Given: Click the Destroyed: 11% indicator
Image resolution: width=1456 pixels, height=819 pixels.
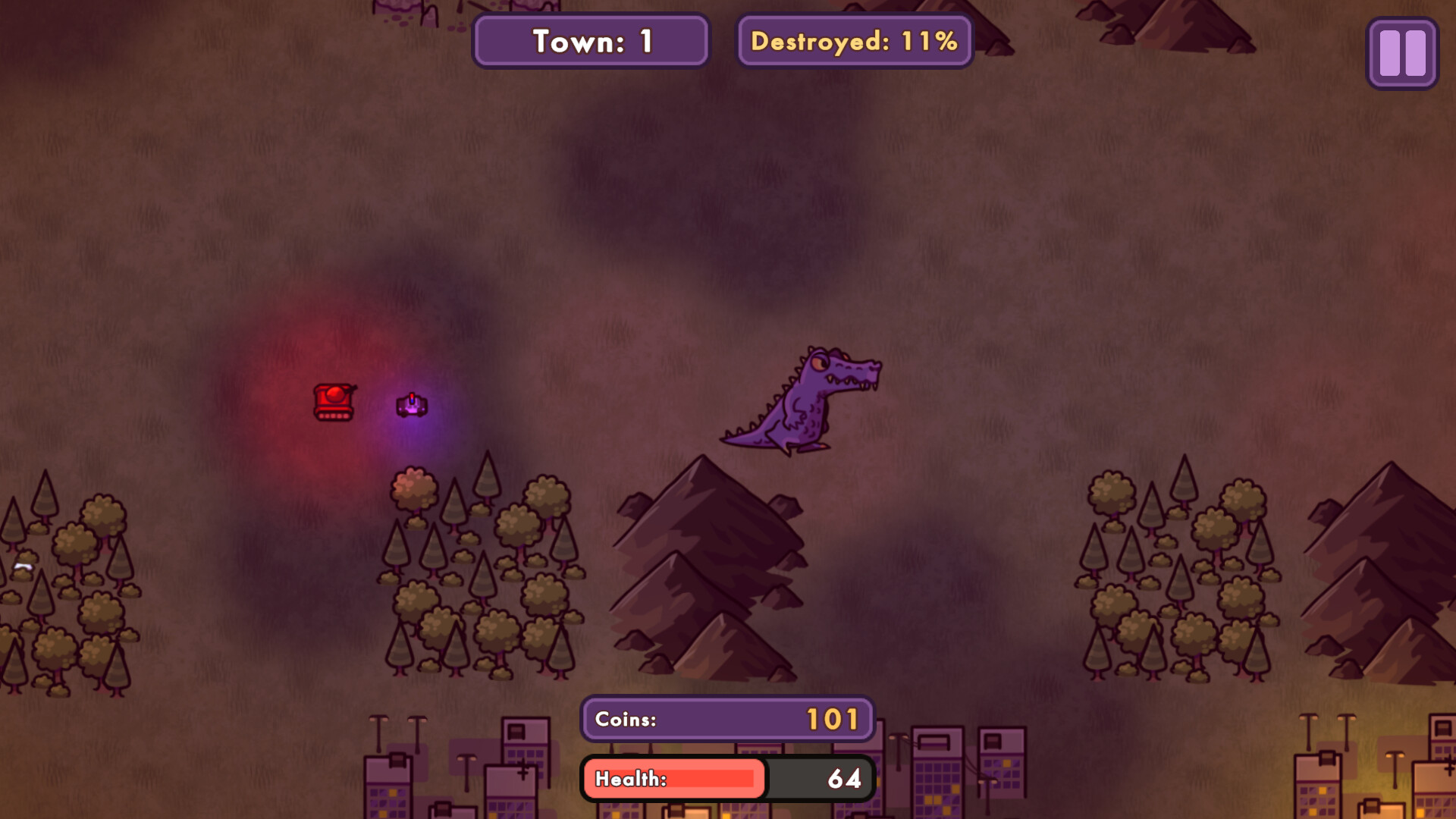Looking at the screenshot, I should [x=853, y=42].
